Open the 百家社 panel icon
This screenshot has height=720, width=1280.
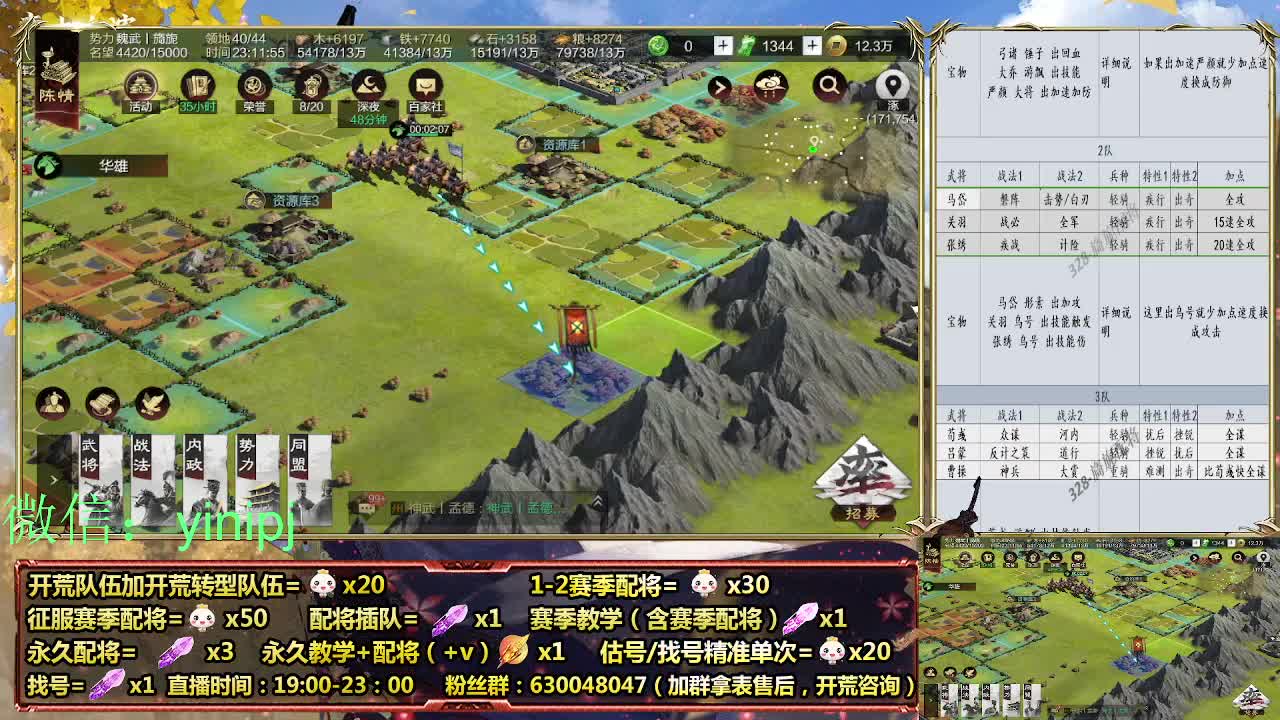point(425,85)
